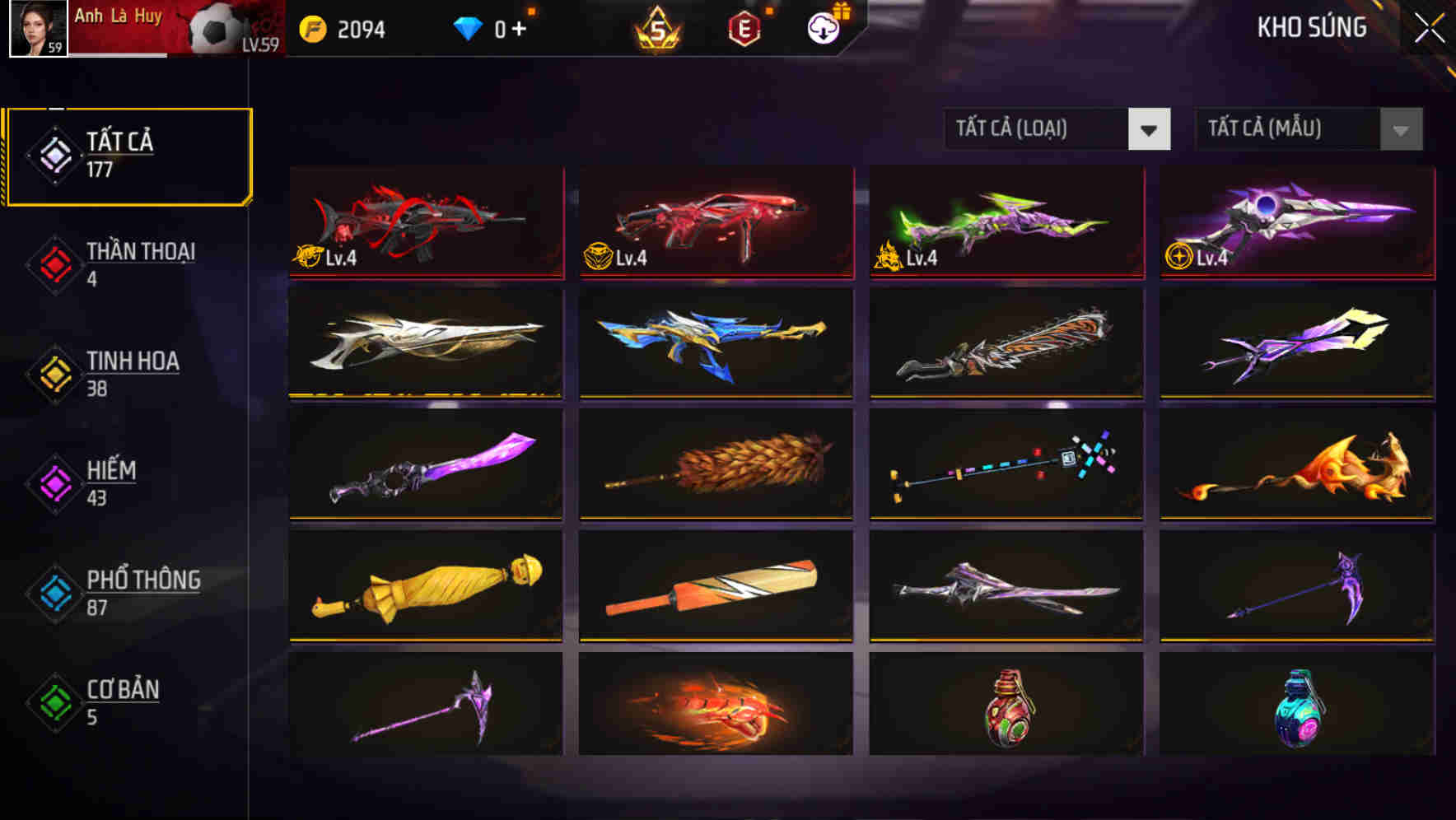Open the TẤT CẢ (MẪU) dropdown
1456x820 pixels.
(1289, 129)
